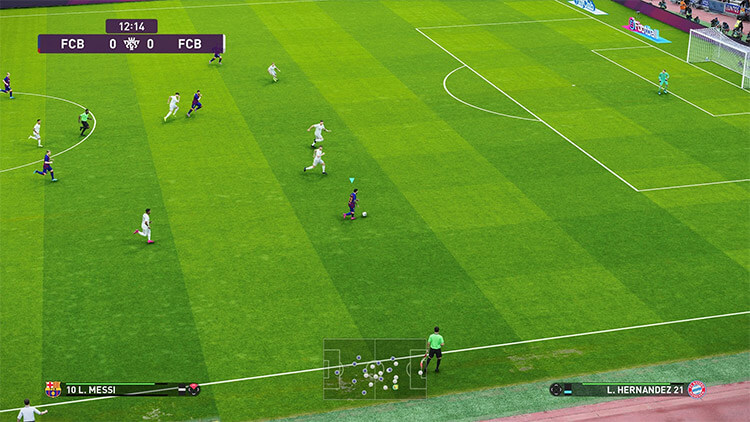
Task: Click the Barcelona crest beside Messi
Action: pyautogui.click(x=53, y=389)
